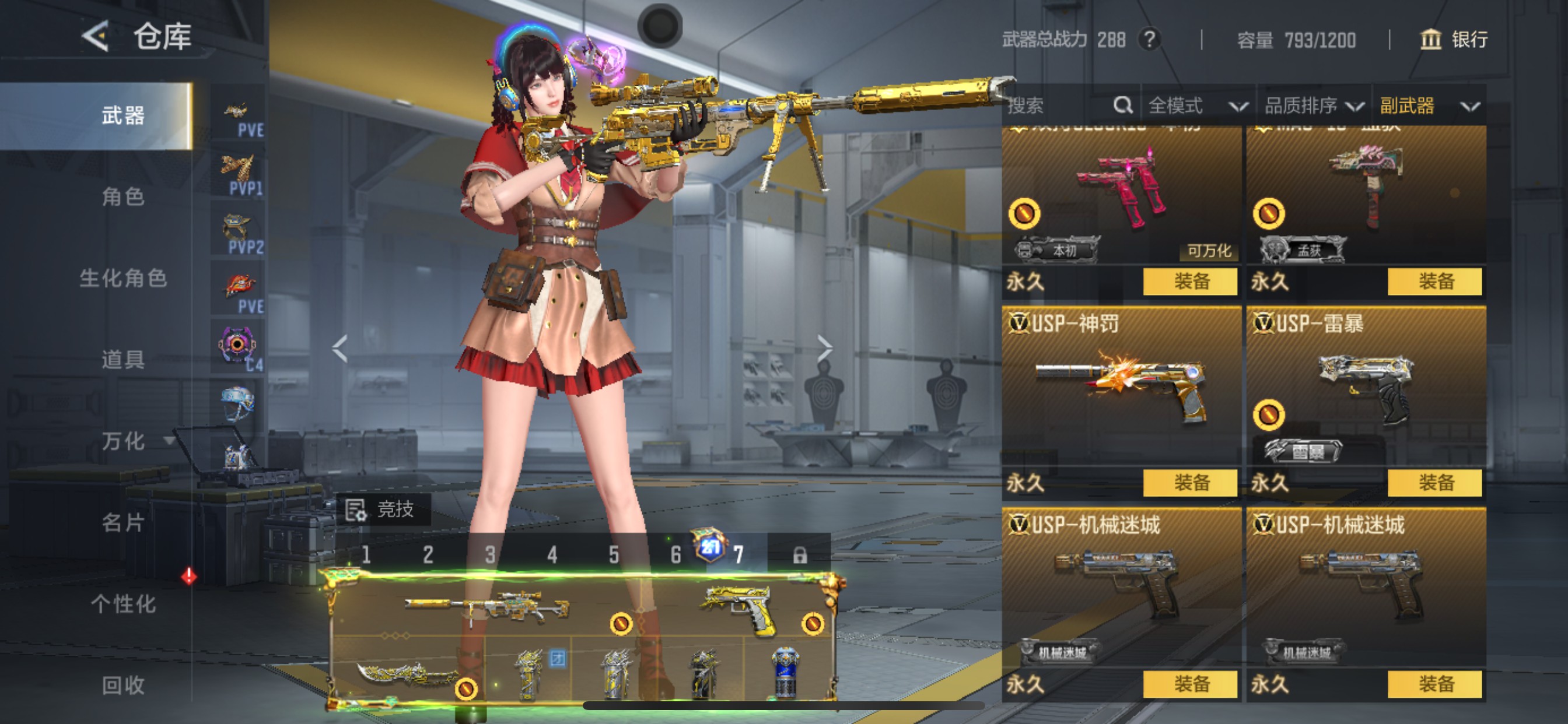Open the 回收 recycle section
1568x724 pixels.
(123, 686)
